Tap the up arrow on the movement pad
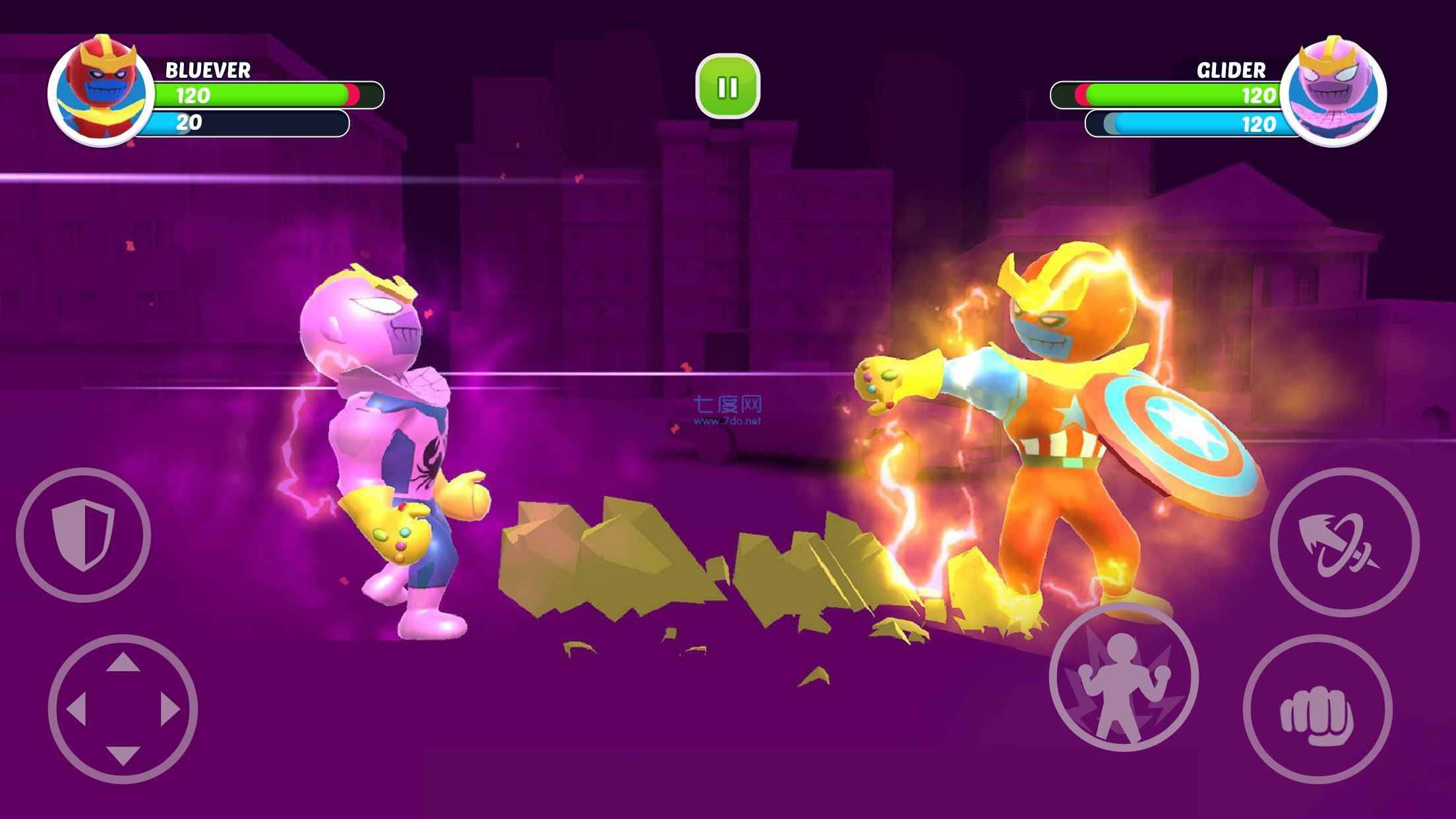 123,662
